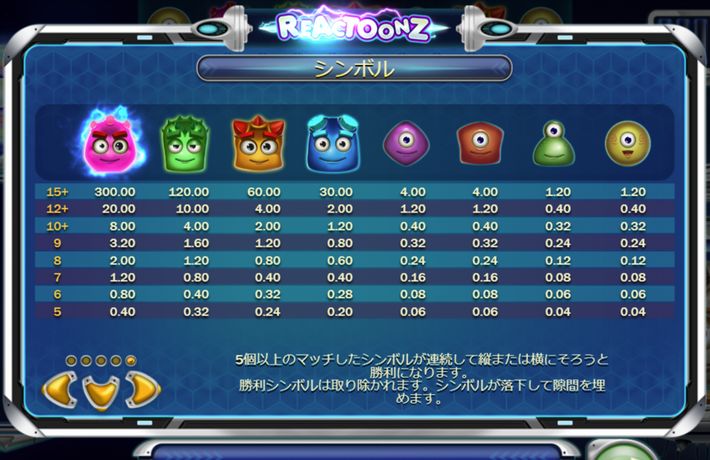The height and width of the screenshot is (460, 710).
Task: Go to the previous paytable page
Action: [x=58, y=389]
